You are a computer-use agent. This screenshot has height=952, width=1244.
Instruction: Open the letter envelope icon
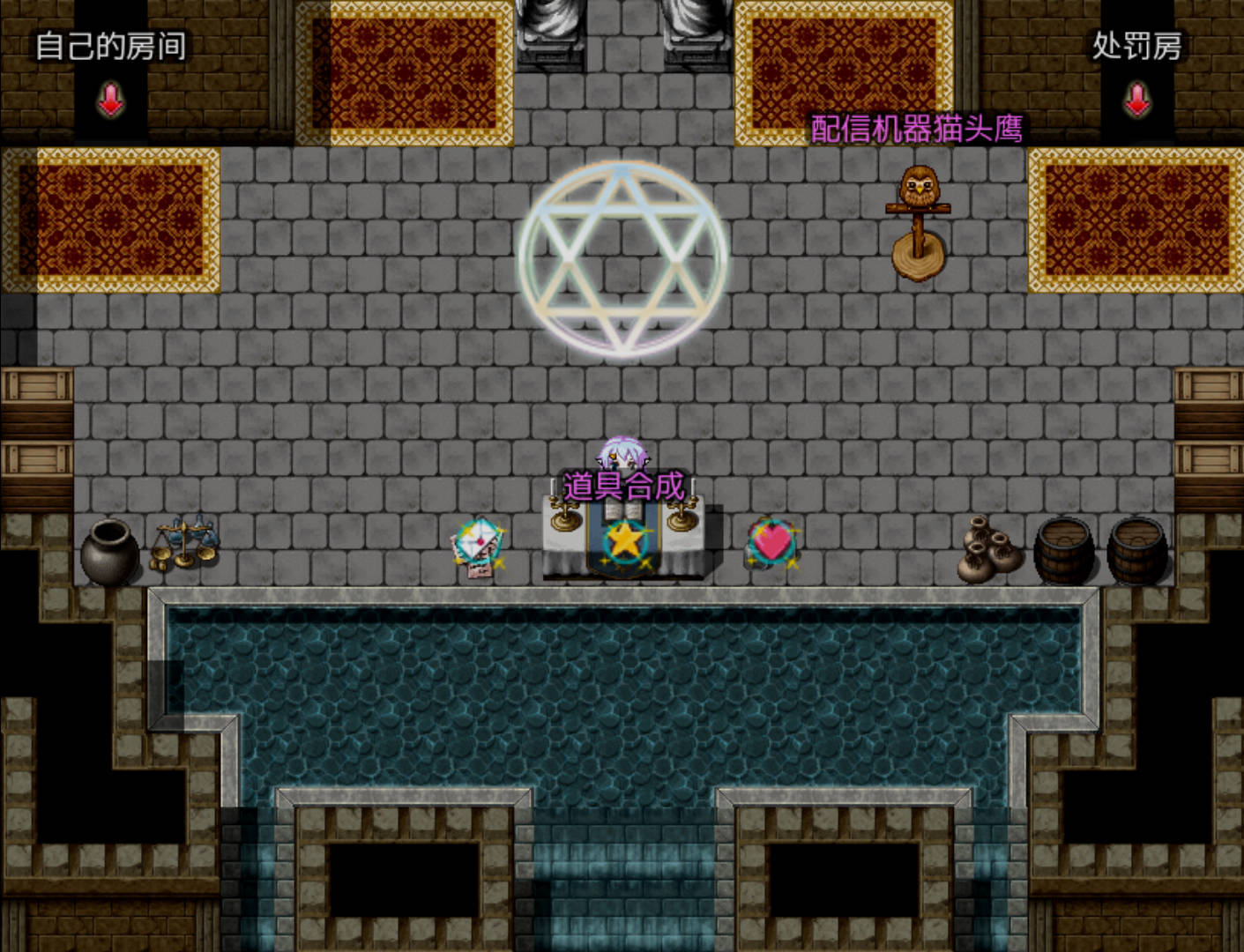click(477, 546)
